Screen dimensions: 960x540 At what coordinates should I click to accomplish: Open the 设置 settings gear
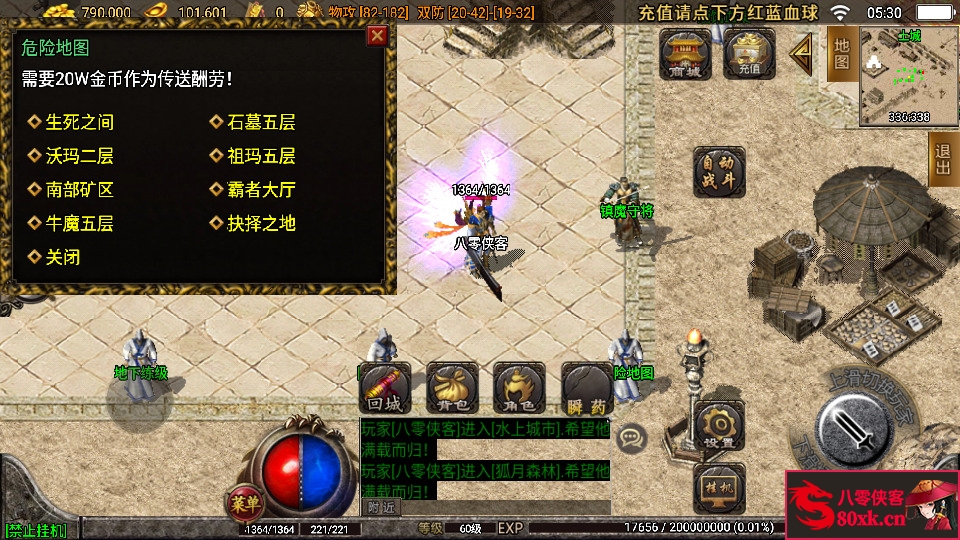[x=719, y=426]
